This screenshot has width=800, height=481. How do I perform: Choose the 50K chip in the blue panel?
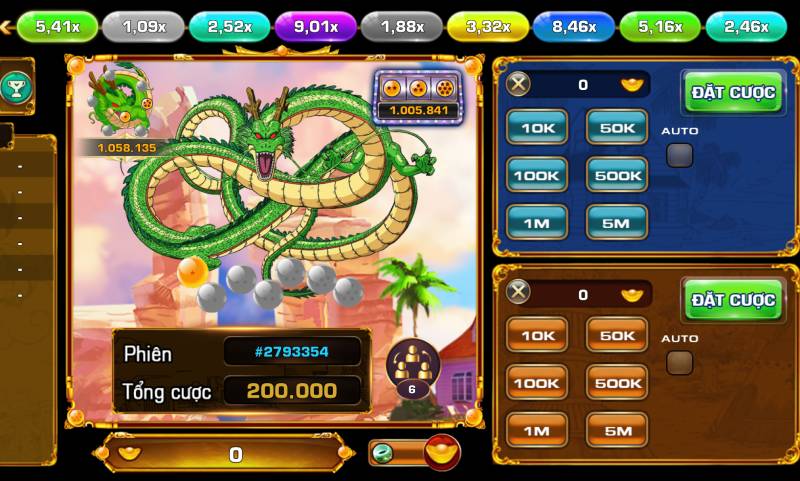[617, 126]
